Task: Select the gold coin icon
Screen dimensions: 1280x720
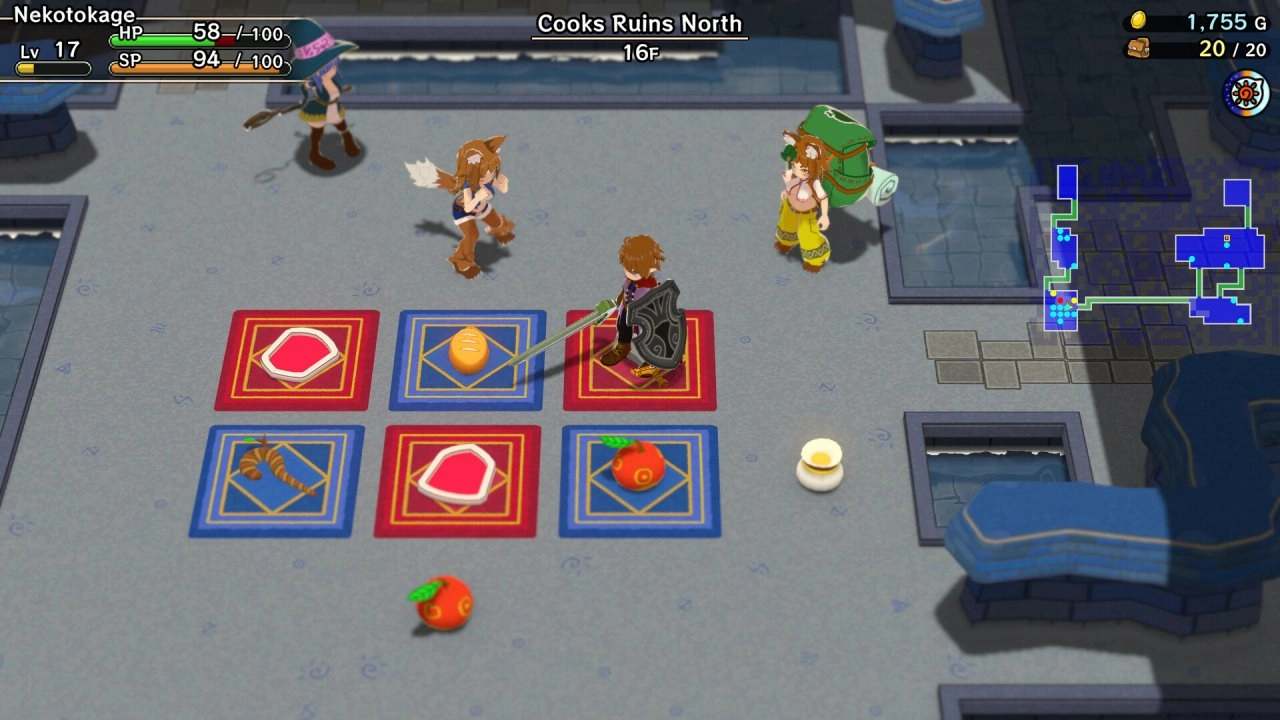Action: 1138,21
